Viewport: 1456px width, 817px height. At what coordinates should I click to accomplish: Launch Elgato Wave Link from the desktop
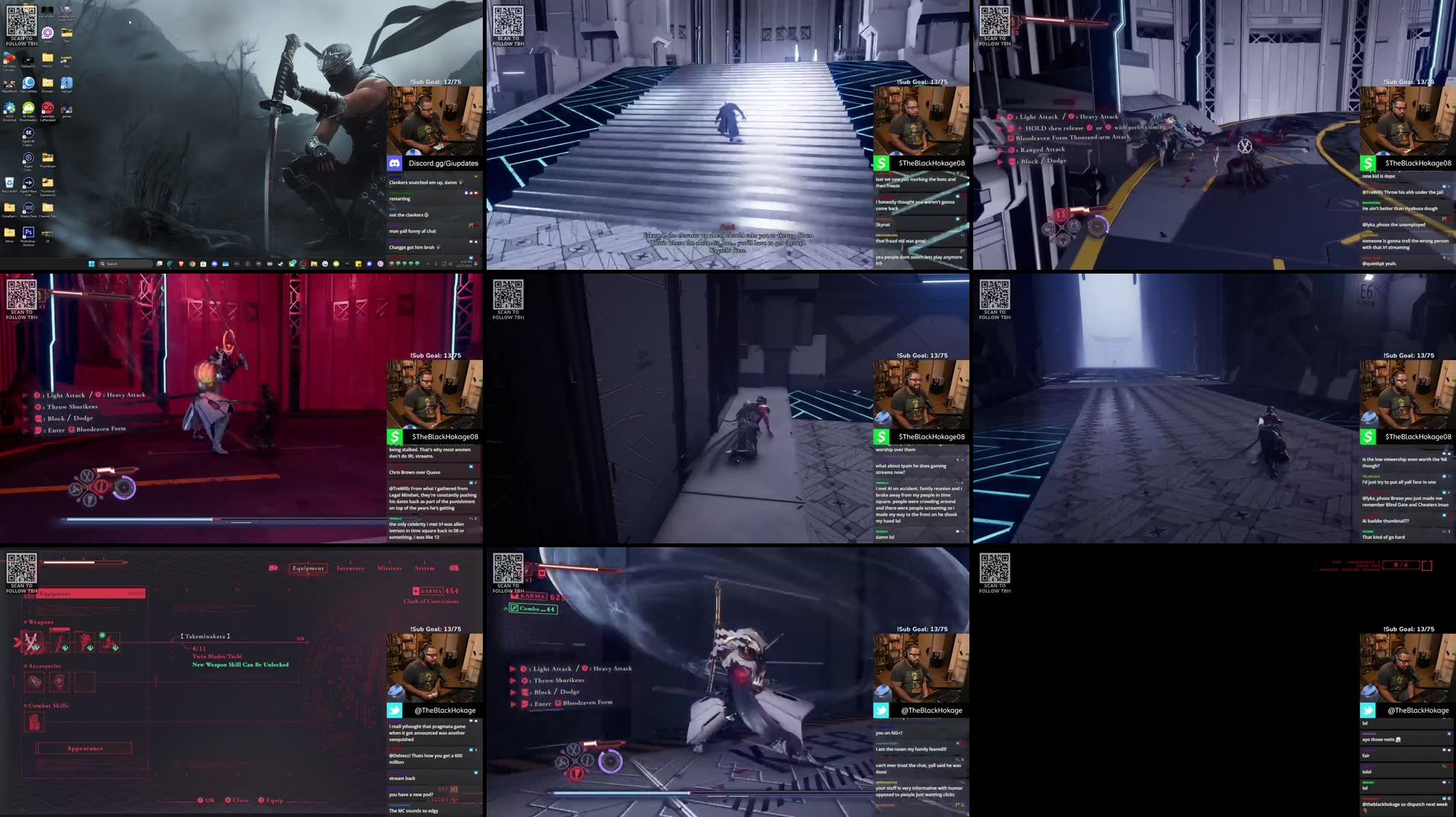(x=28, y=182)
